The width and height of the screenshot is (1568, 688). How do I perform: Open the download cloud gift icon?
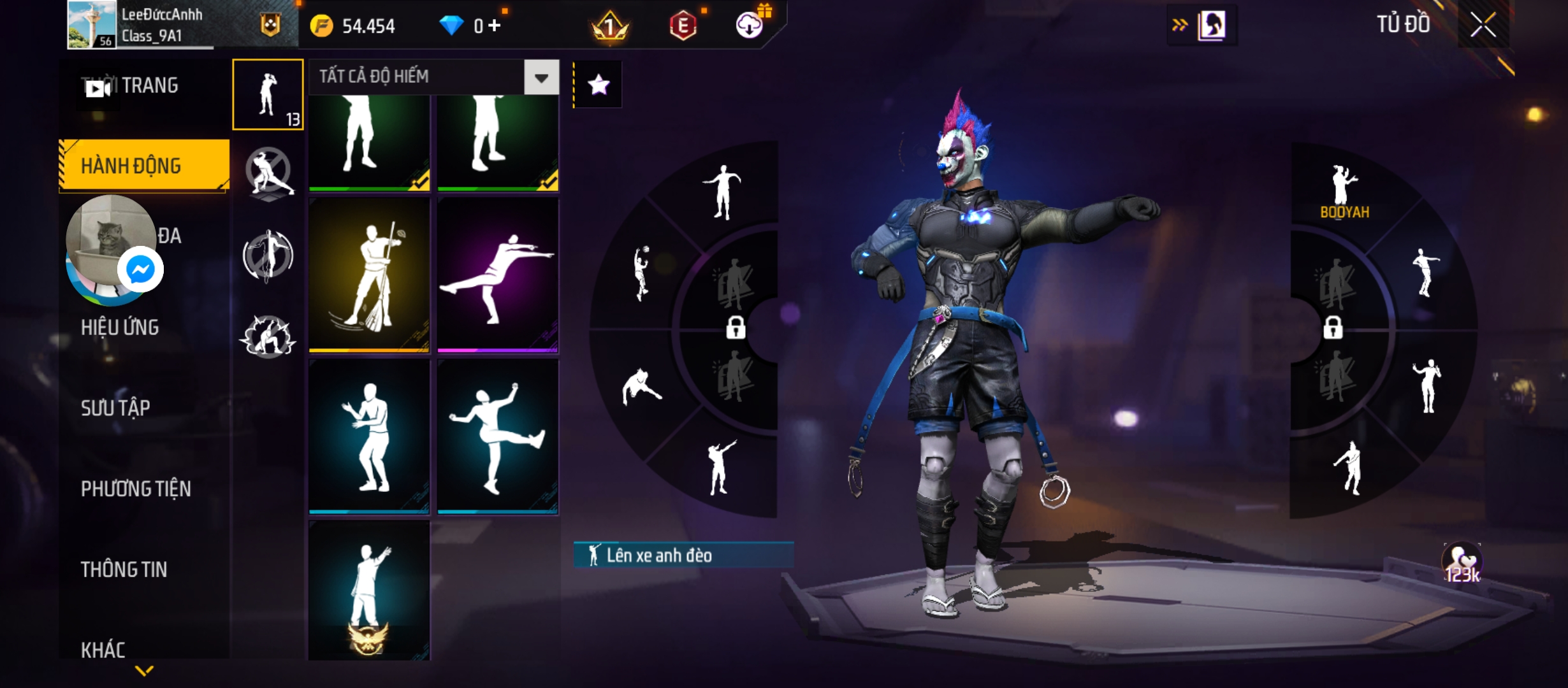[x=750, y=25]
